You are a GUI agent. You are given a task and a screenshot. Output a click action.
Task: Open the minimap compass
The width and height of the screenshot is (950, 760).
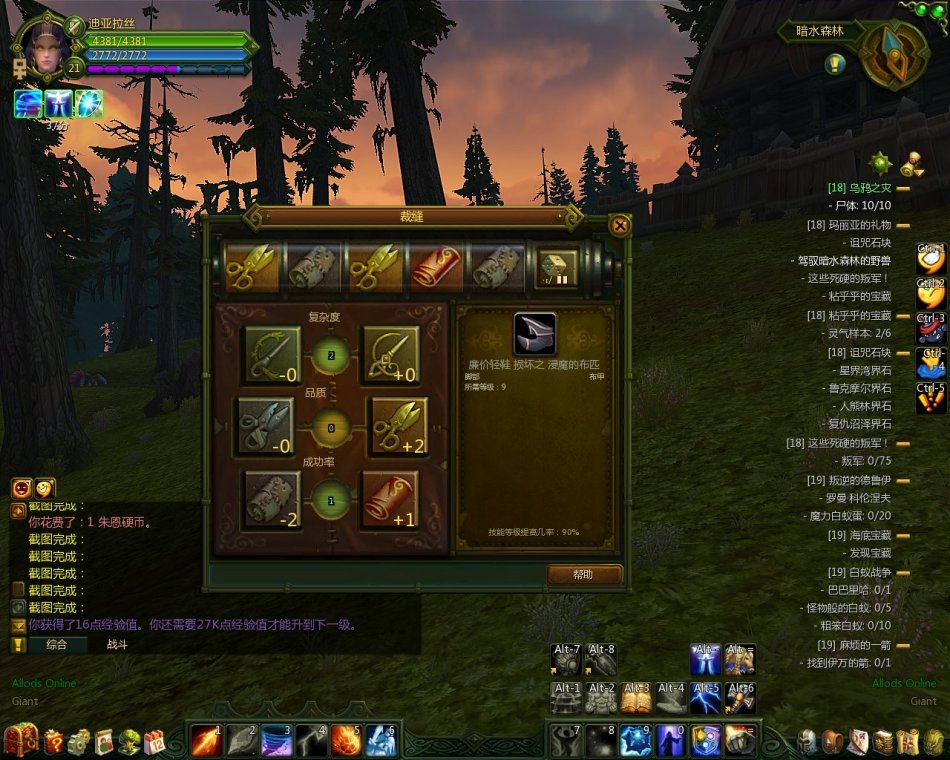click(892, 55)
